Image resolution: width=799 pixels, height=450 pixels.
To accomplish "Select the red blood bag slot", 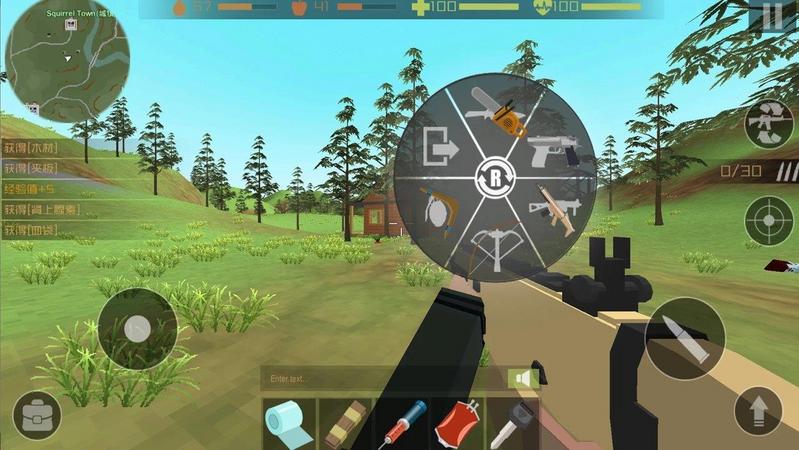I will tap(457, 424).
